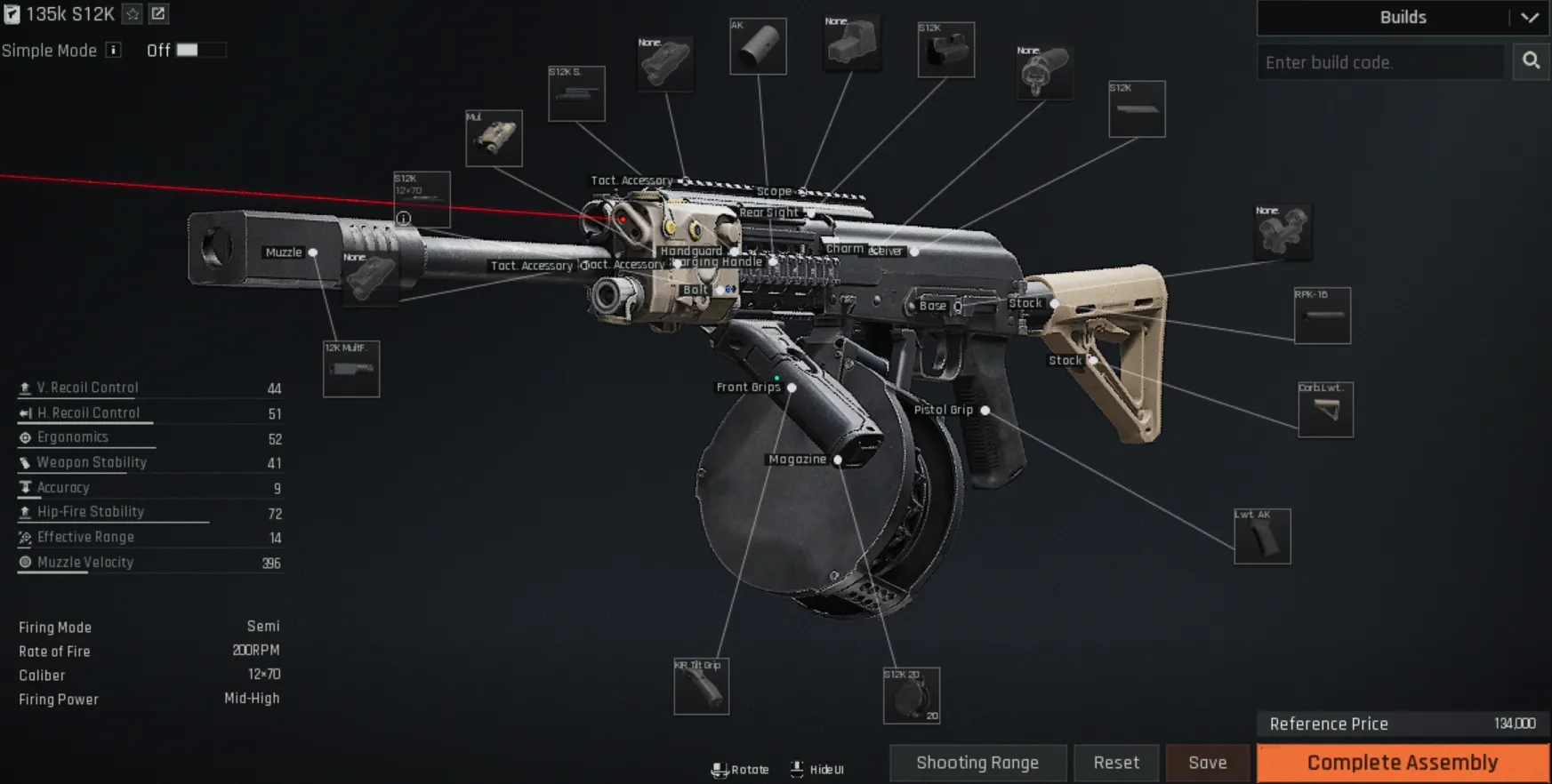The width and height of the screenshot is (1552, 784).
Task: Open the S12K 12x70 barrel slot
Action: pyautogui.click(x=422, y=197)
